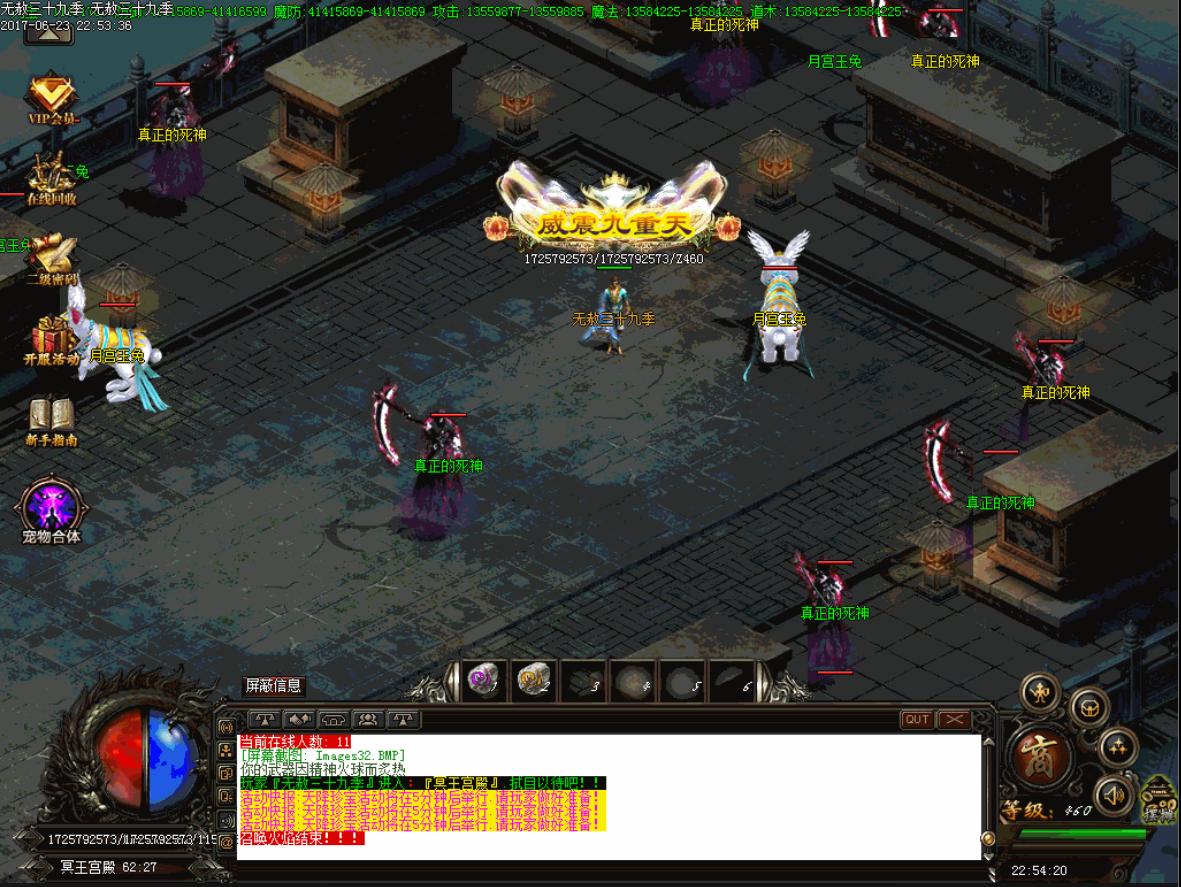The width and height of the screenshot is (1181, 887).
Task: Open the 二级密码 secondary password icon
Action: [52, 257]
